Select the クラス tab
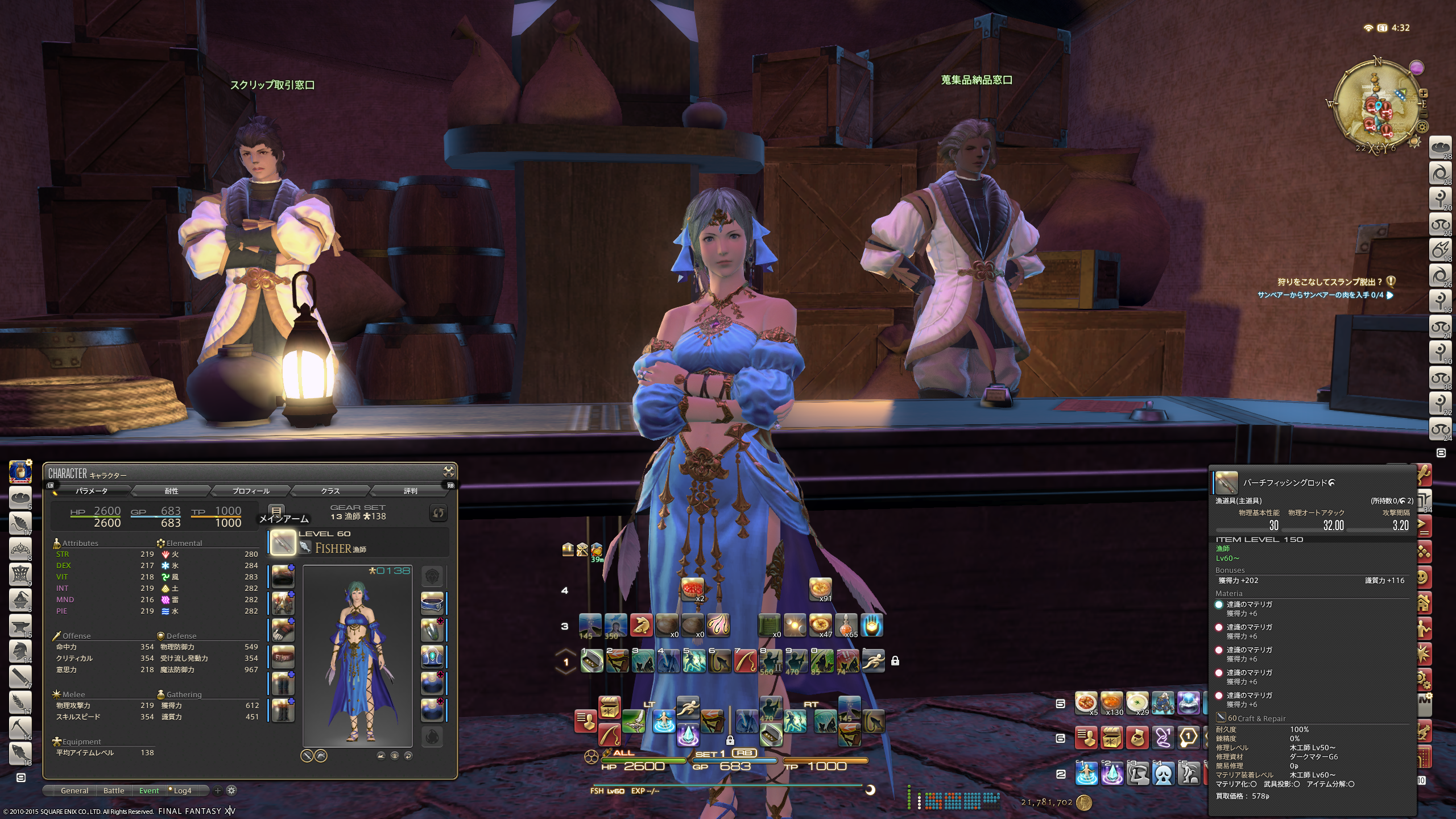The width and height of the screenshot is (1456, 819). (x=330, y=491)
